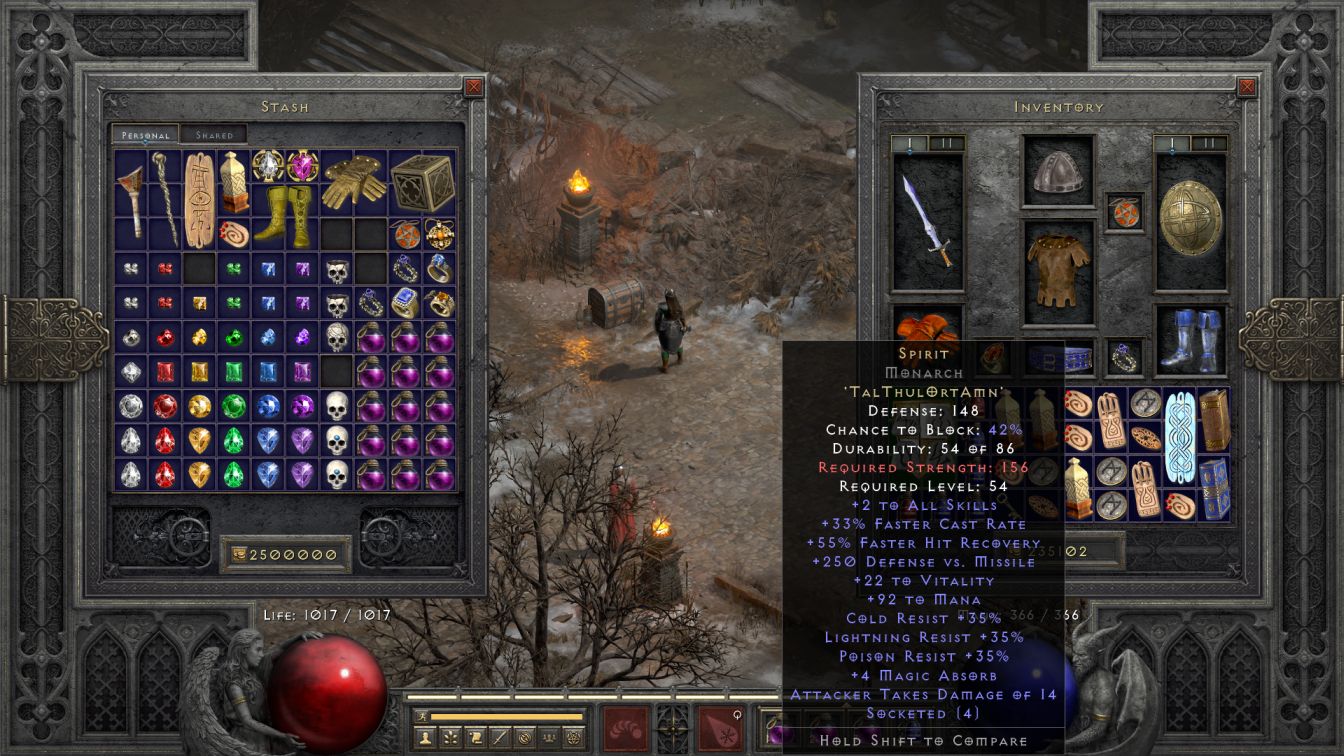Image resolution: width=1344 pixels, height=756 pixels.
Task: Pick up the Horadric Cube in stash
Action: pyautogui.click(x=422, y=183)
